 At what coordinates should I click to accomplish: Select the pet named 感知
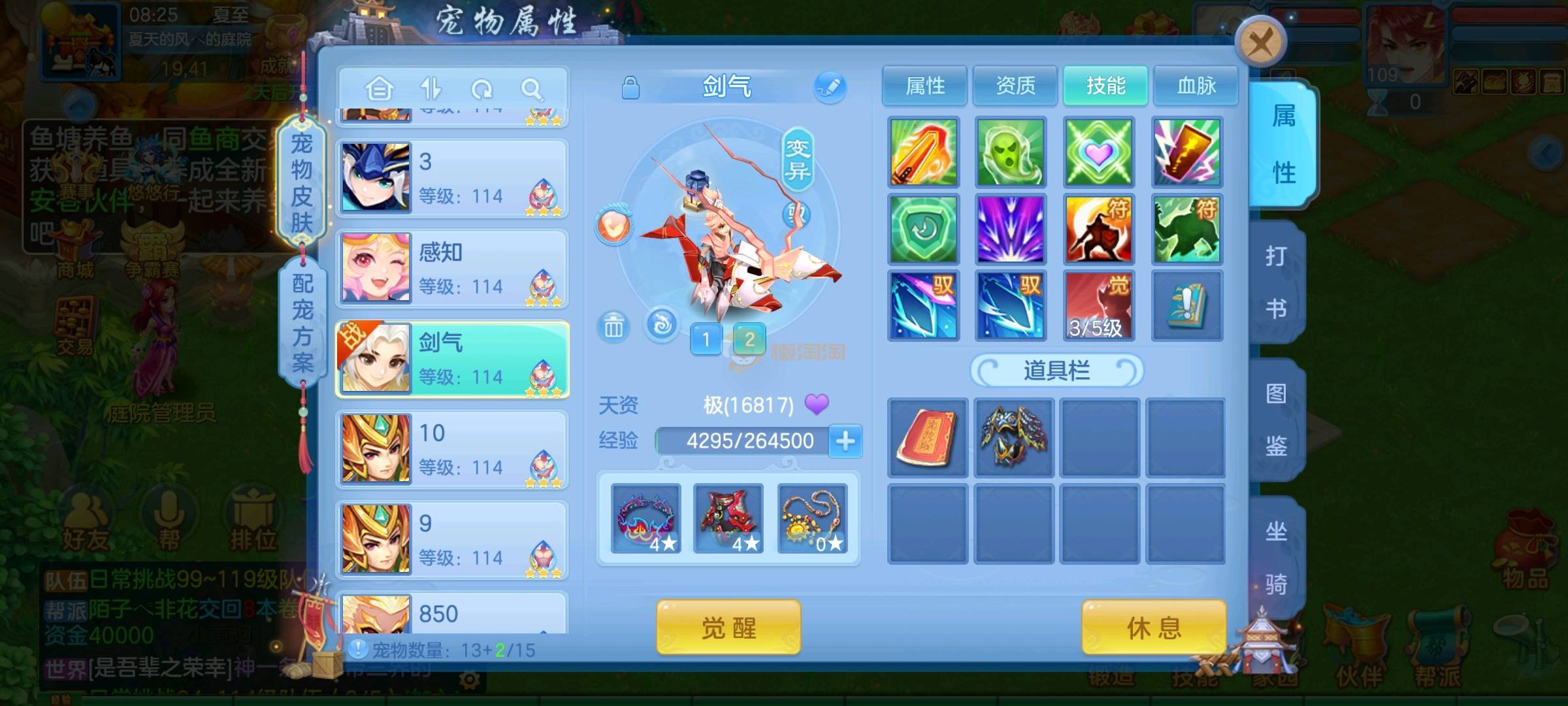coord(452,269)
